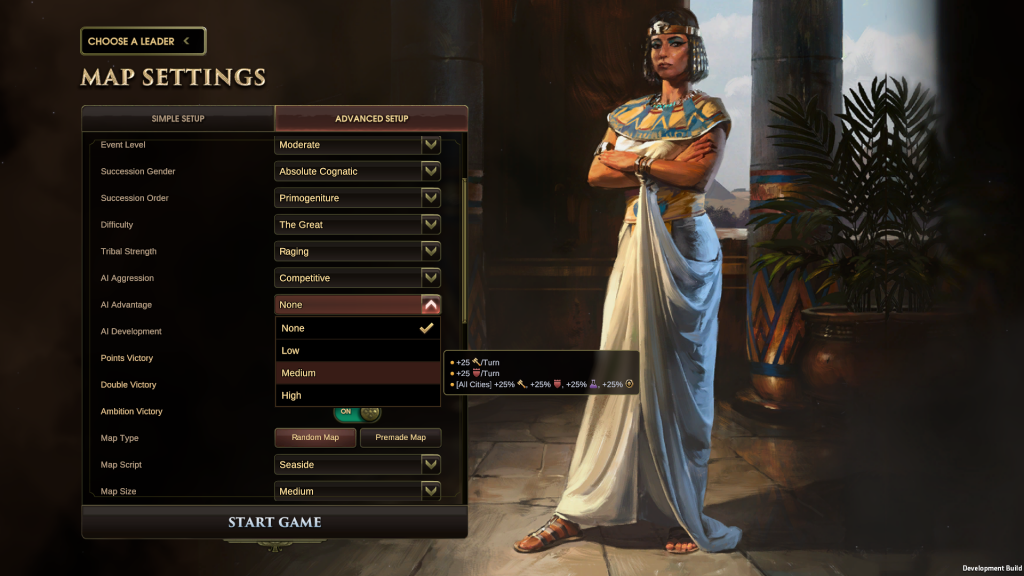Choose the Random Map type

315,438
